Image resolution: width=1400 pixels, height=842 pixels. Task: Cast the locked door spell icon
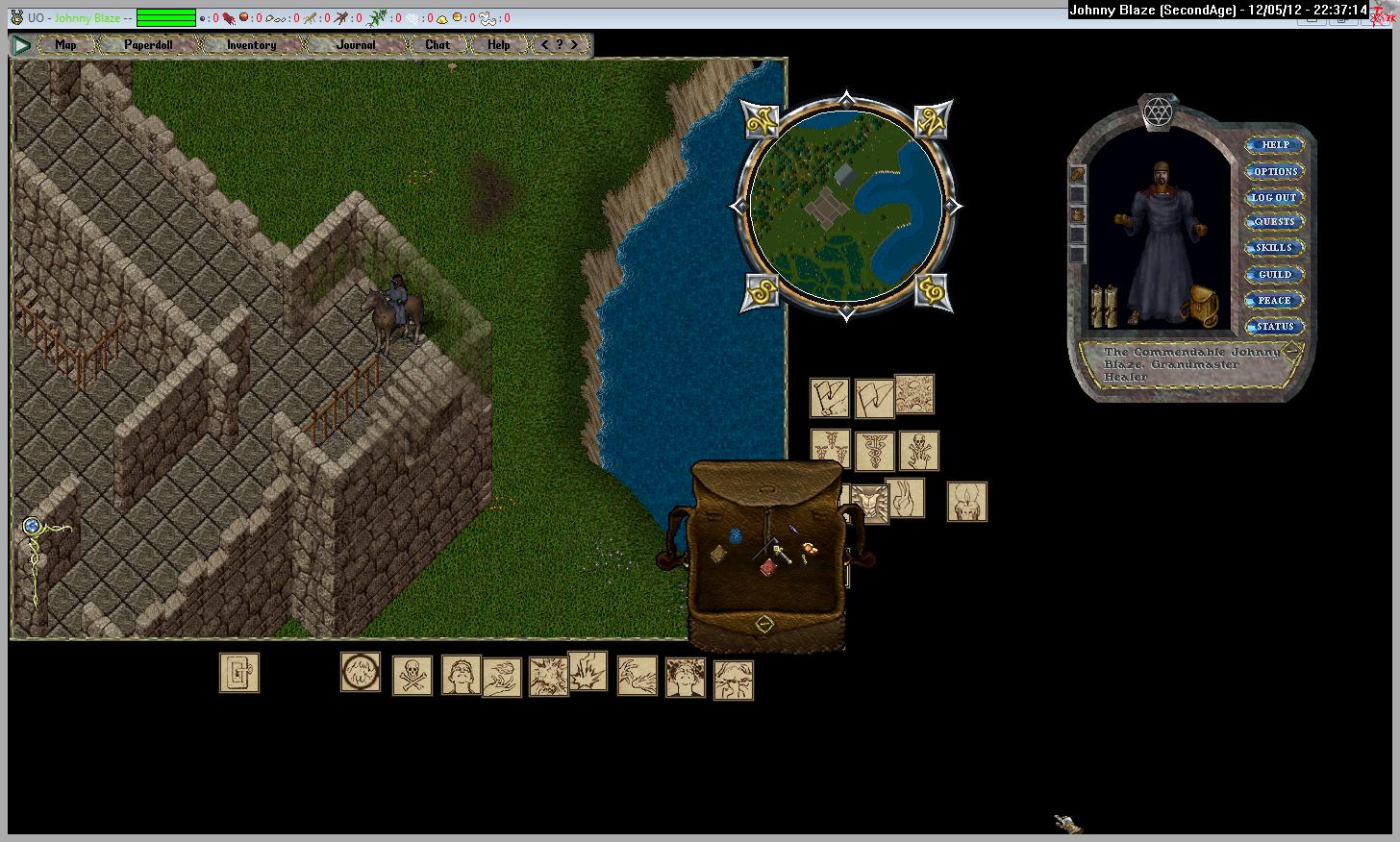tap(239, 673)
